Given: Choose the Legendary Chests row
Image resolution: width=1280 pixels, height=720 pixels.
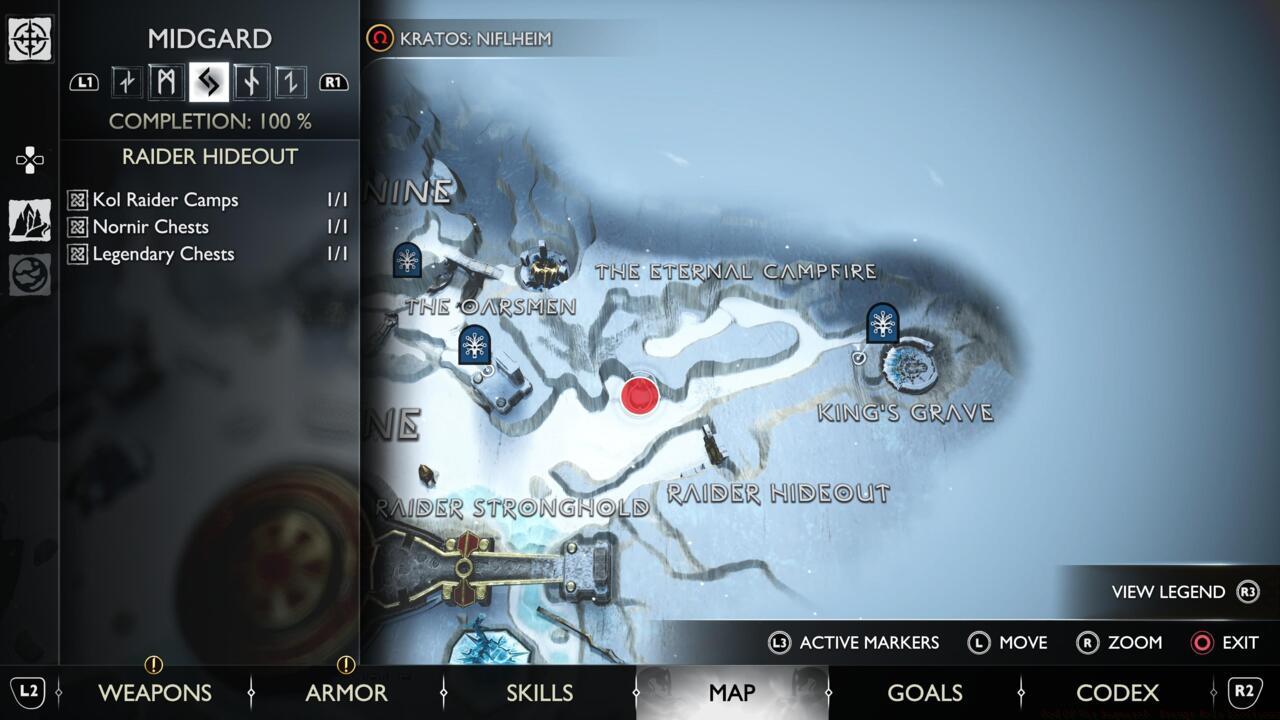Looking at the screenshot, I should pos(207,254).
